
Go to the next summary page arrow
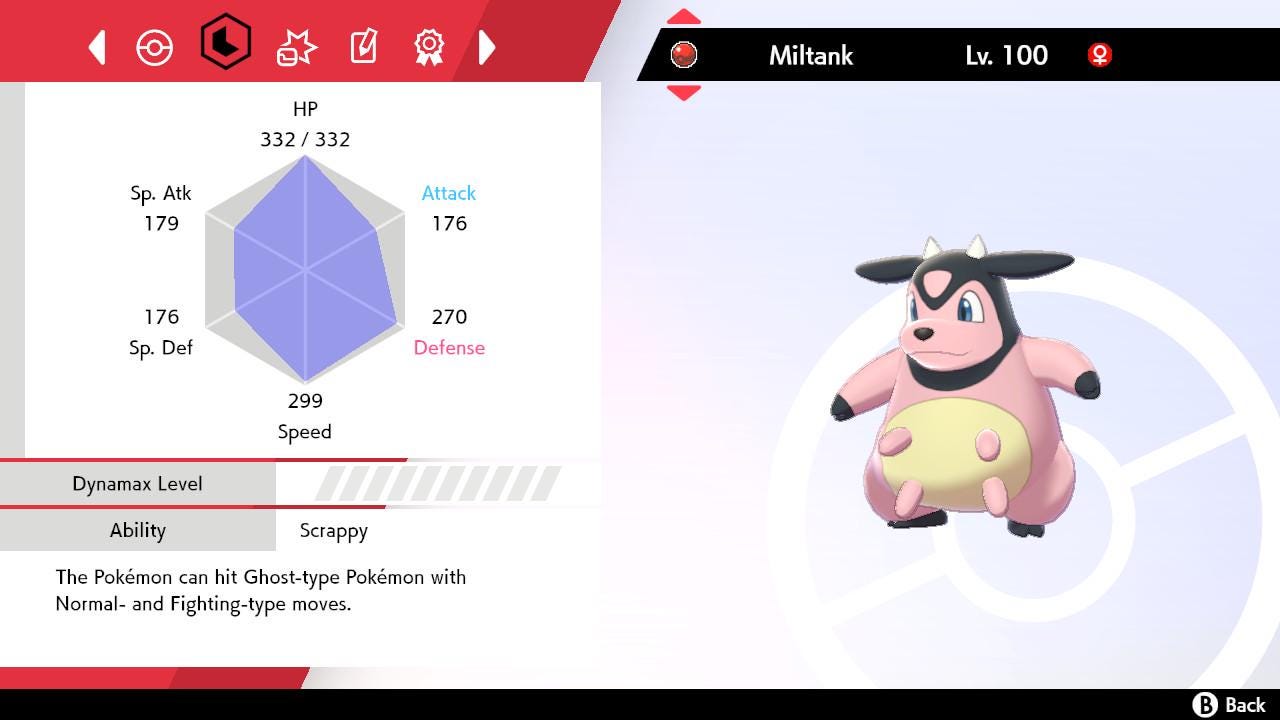tap(487, 47)
